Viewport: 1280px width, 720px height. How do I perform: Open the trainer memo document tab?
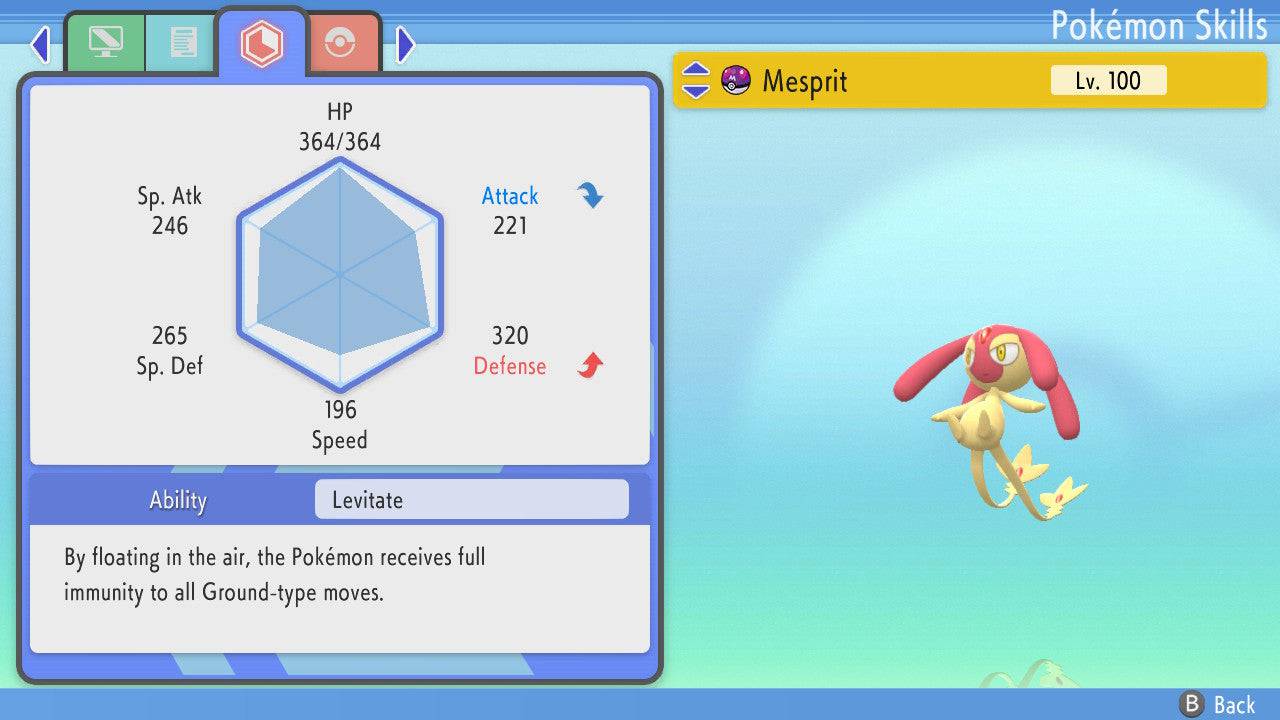point(182,43)
